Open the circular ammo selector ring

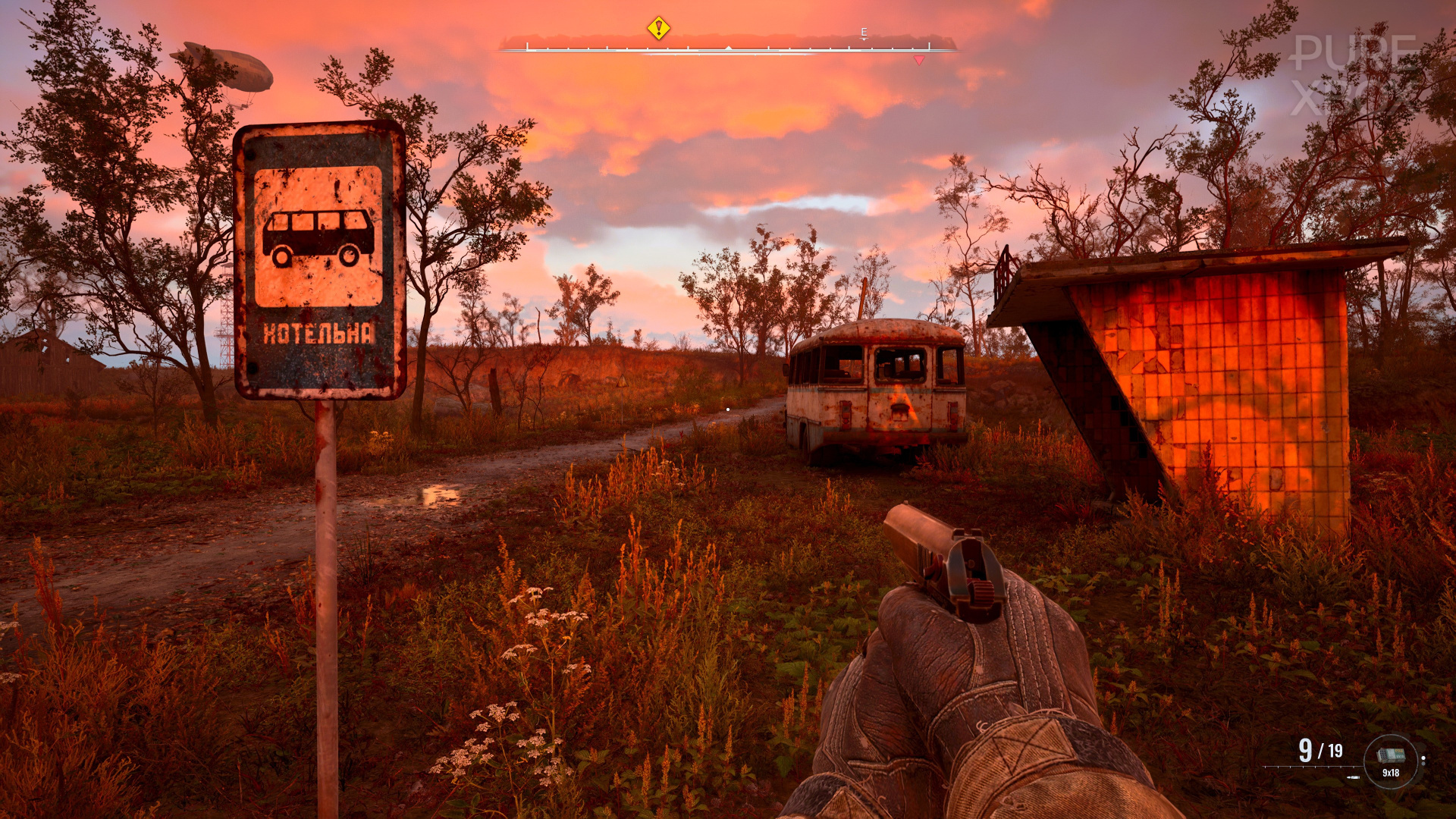click(x=1391, y=761)
